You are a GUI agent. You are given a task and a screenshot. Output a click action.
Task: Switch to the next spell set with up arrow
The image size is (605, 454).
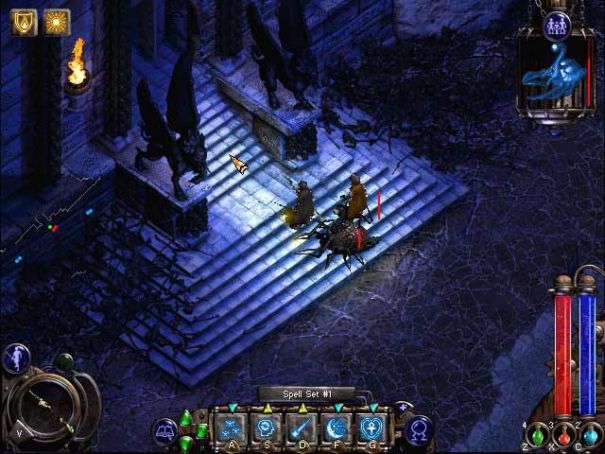point(404,408)
